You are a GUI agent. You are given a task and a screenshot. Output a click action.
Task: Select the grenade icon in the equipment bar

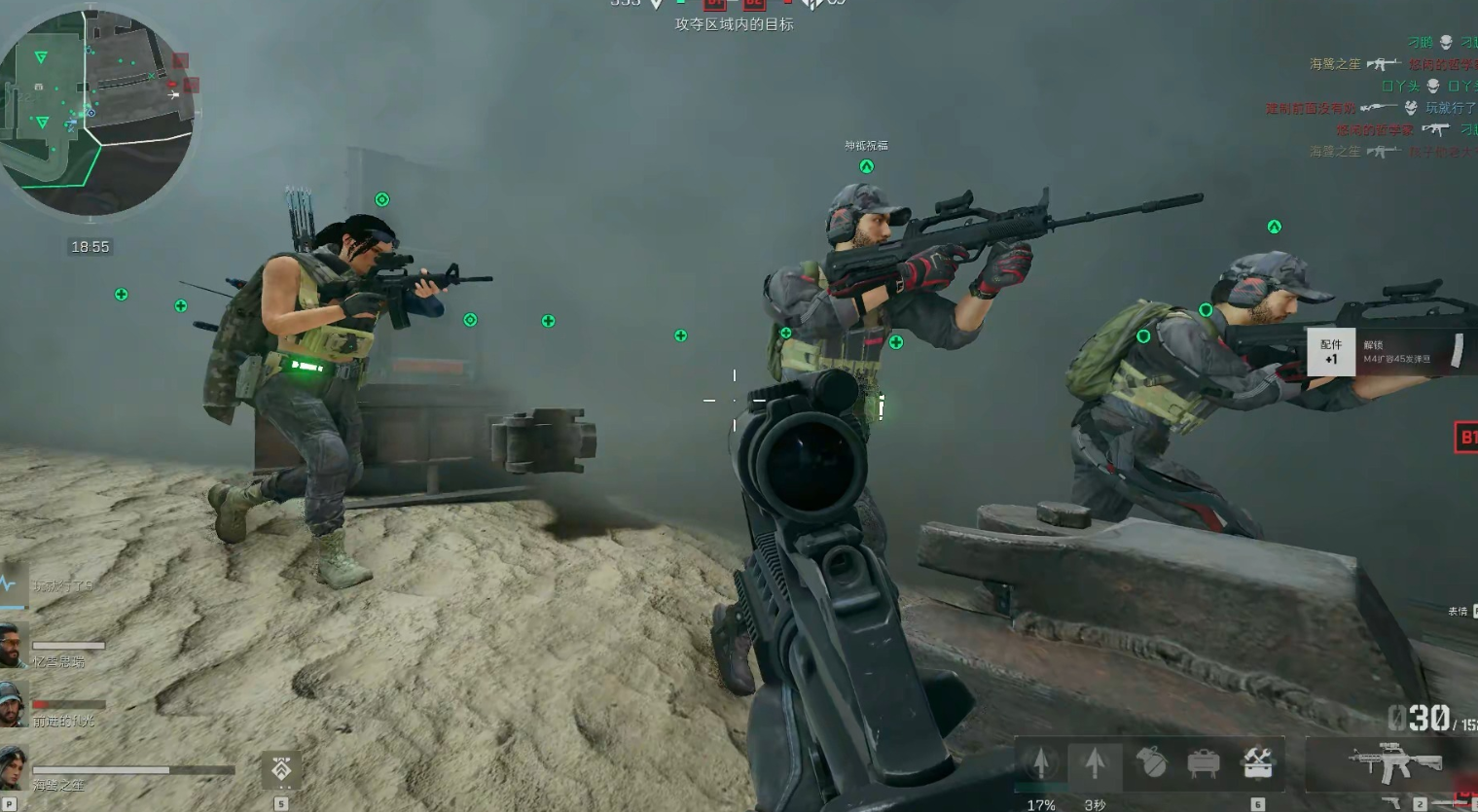1151,762
